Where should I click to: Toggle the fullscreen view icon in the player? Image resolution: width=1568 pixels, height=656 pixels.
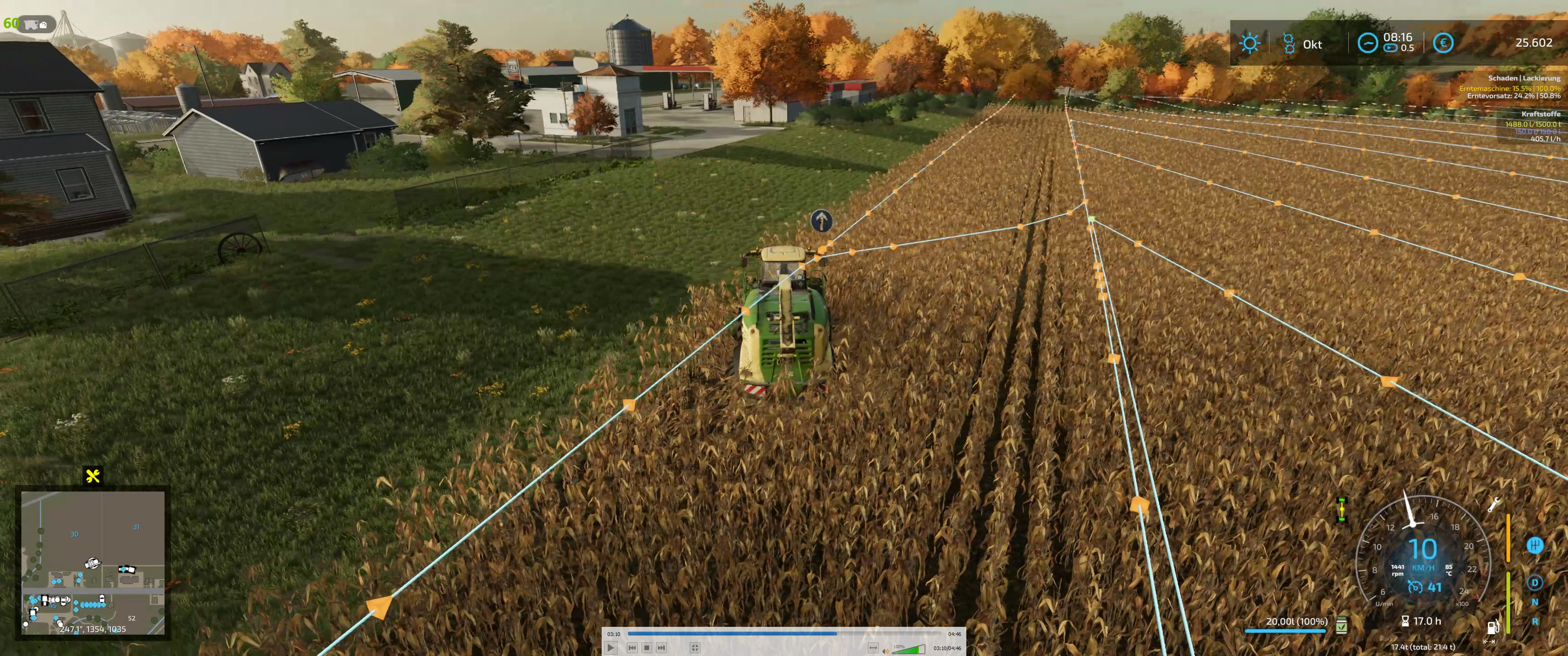695,647
